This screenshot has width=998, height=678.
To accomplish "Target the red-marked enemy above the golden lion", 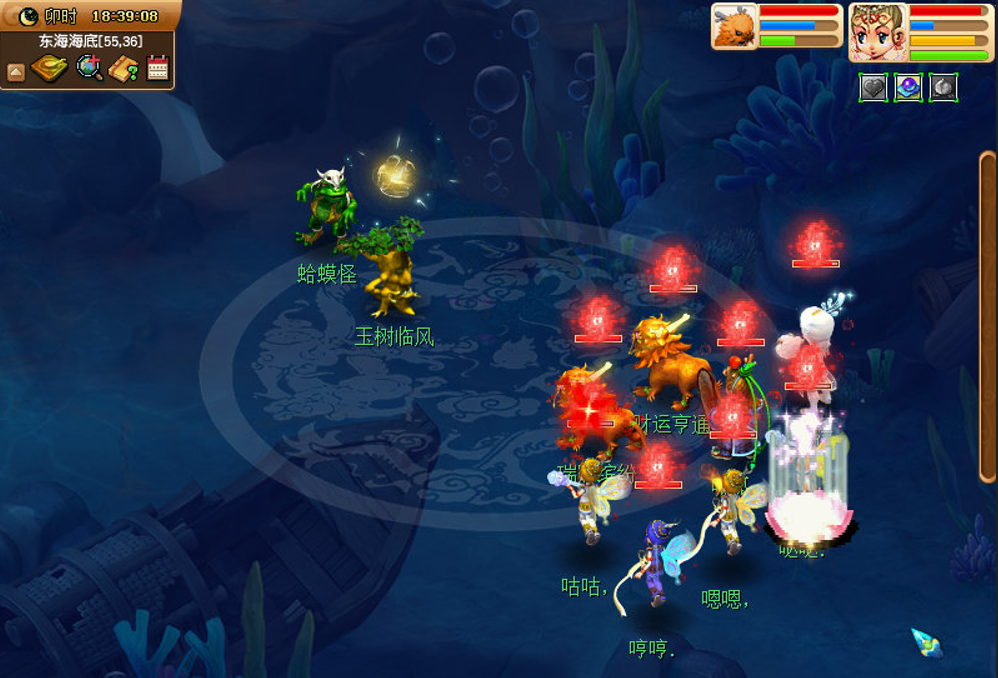I will pyautogui.click(x=672, y=268).
